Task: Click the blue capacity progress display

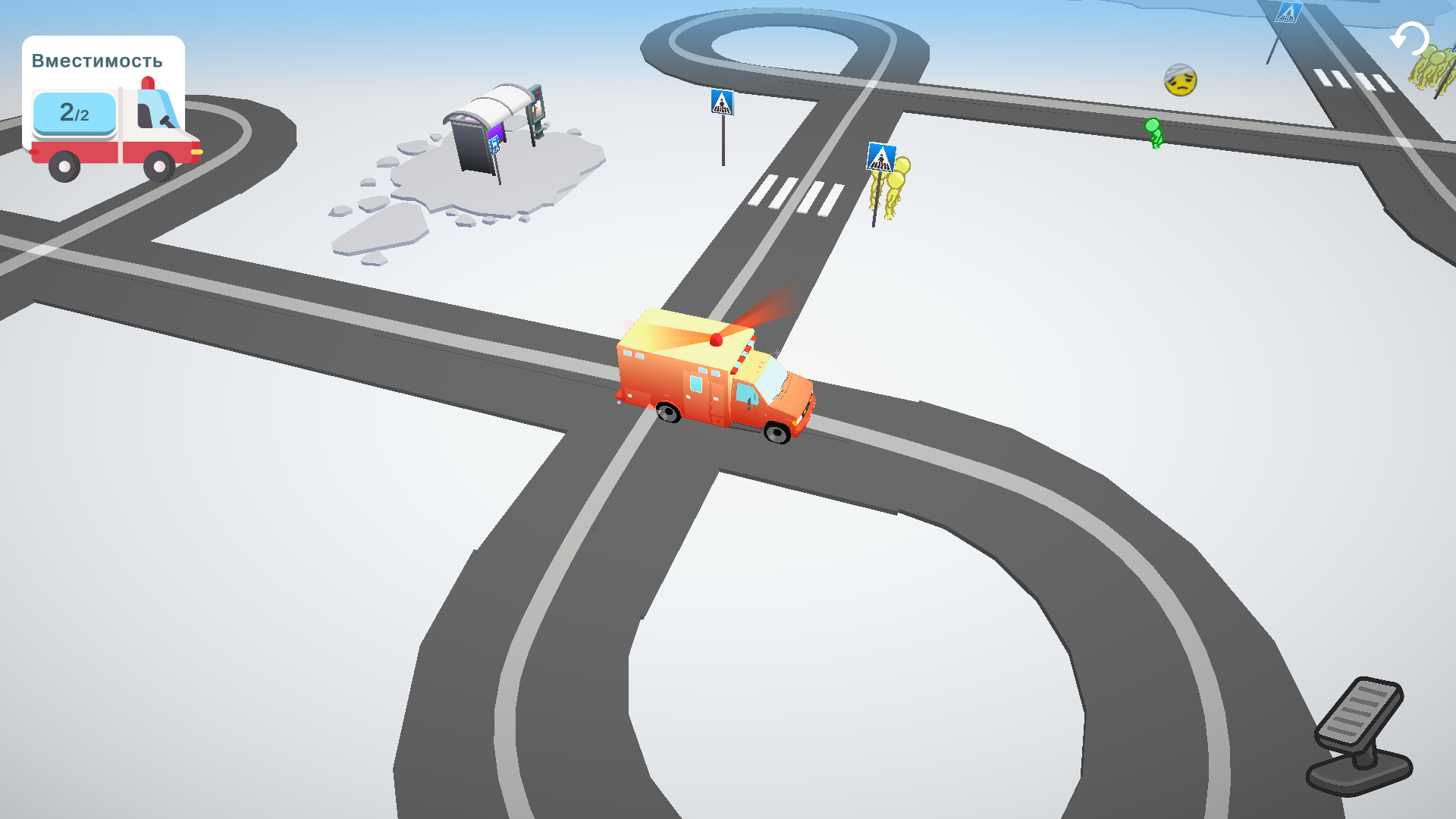Action: [x=75, y=114]
